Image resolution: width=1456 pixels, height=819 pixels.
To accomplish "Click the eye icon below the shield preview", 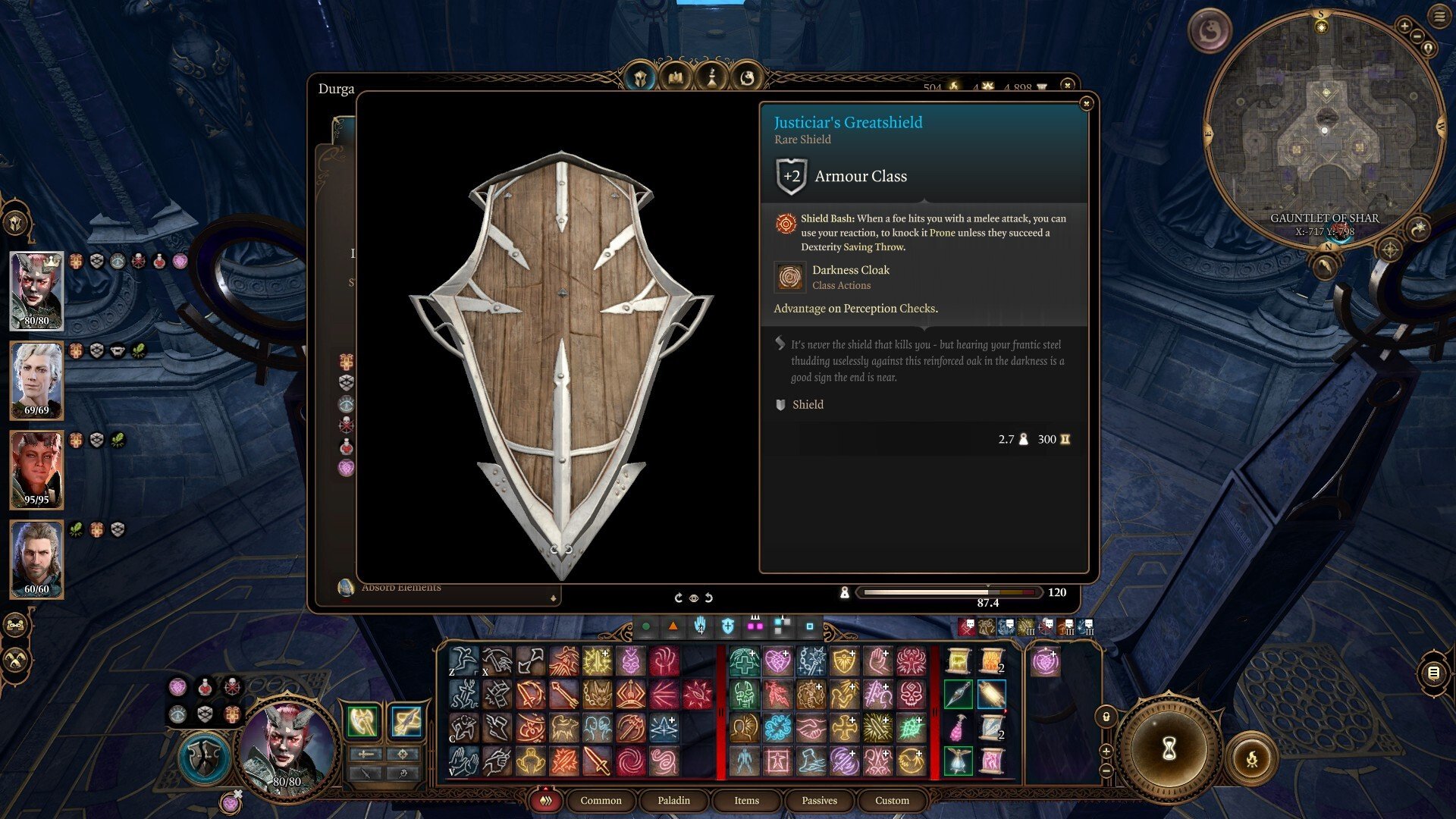I will (693, 598).
